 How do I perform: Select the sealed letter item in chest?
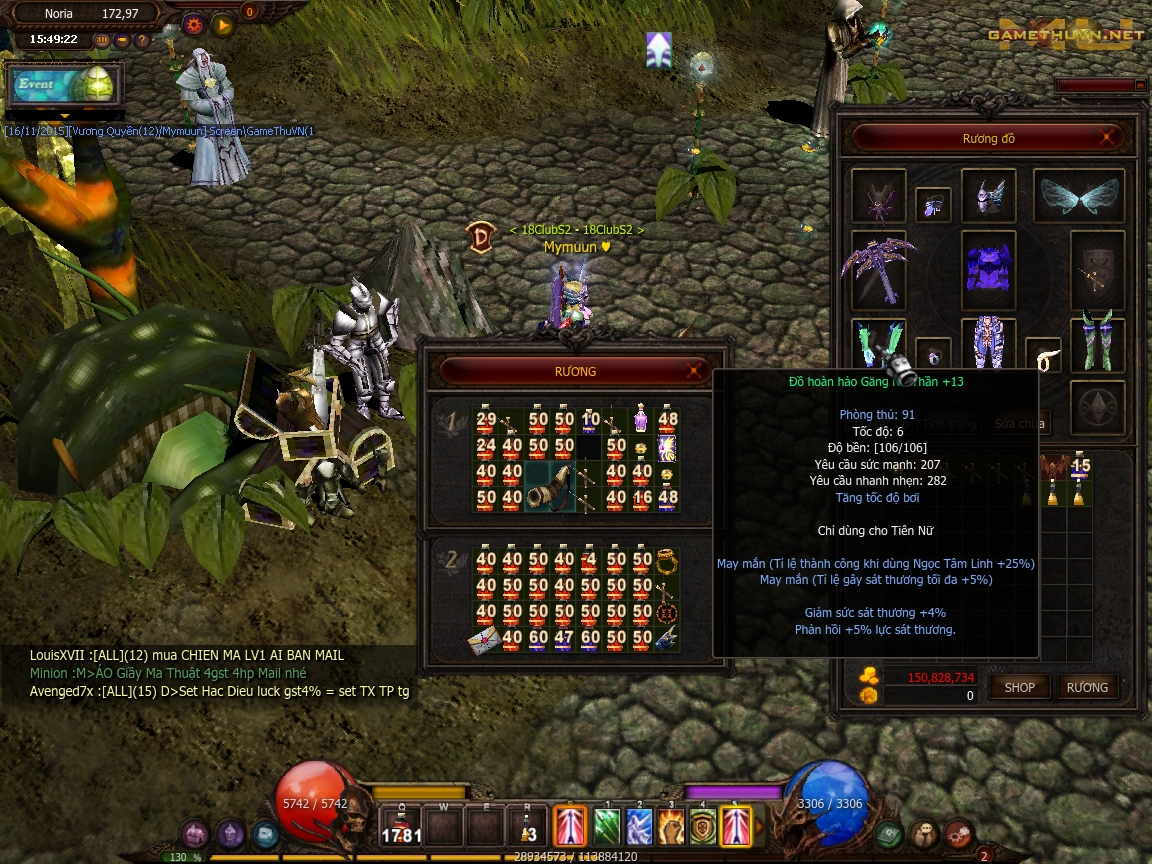pos(486,637)
